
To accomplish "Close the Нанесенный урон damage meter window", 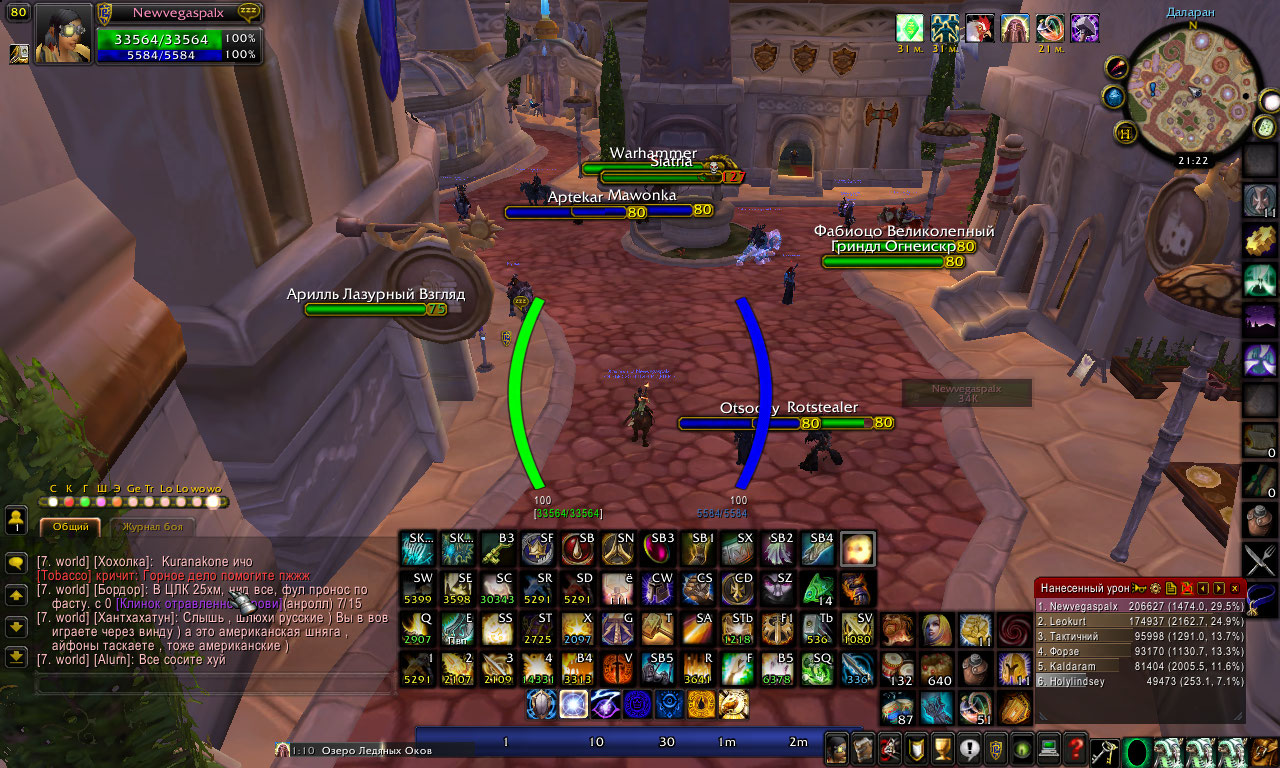I will coord(1235,588).
